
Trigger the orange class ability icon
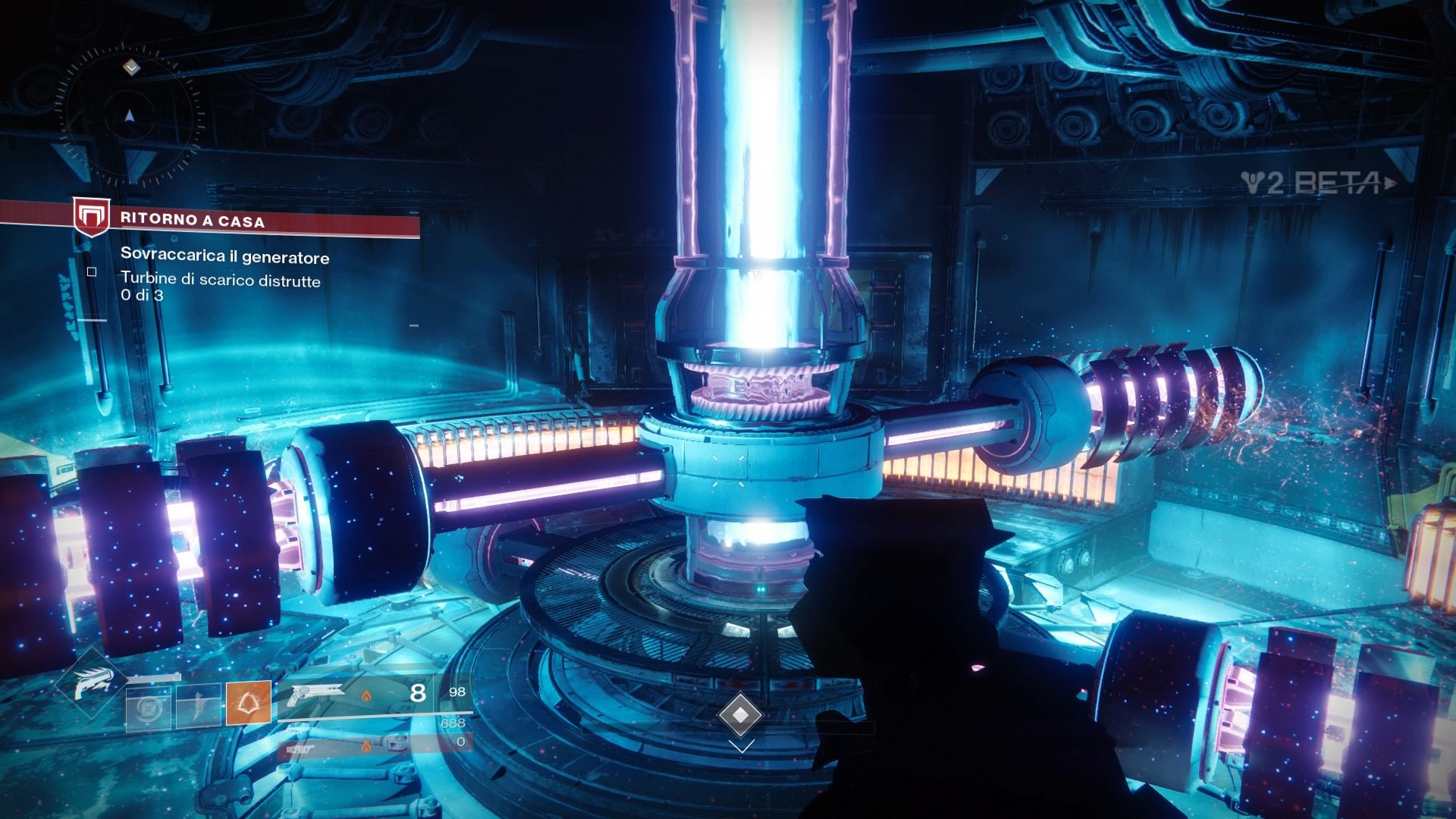tap(248, 704)
